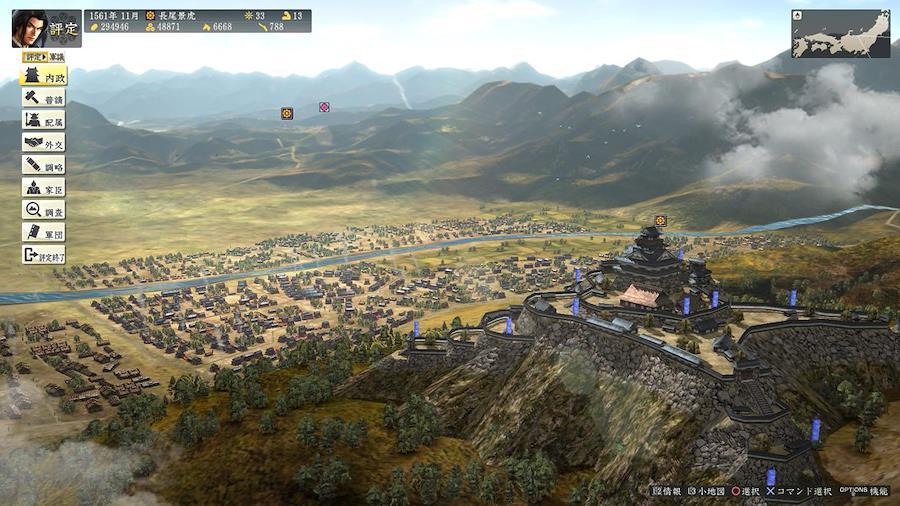The width and height of the screenshot is (900, 506).
Task: Open the 軍団 army corps menu
Action: click(43, 232)
